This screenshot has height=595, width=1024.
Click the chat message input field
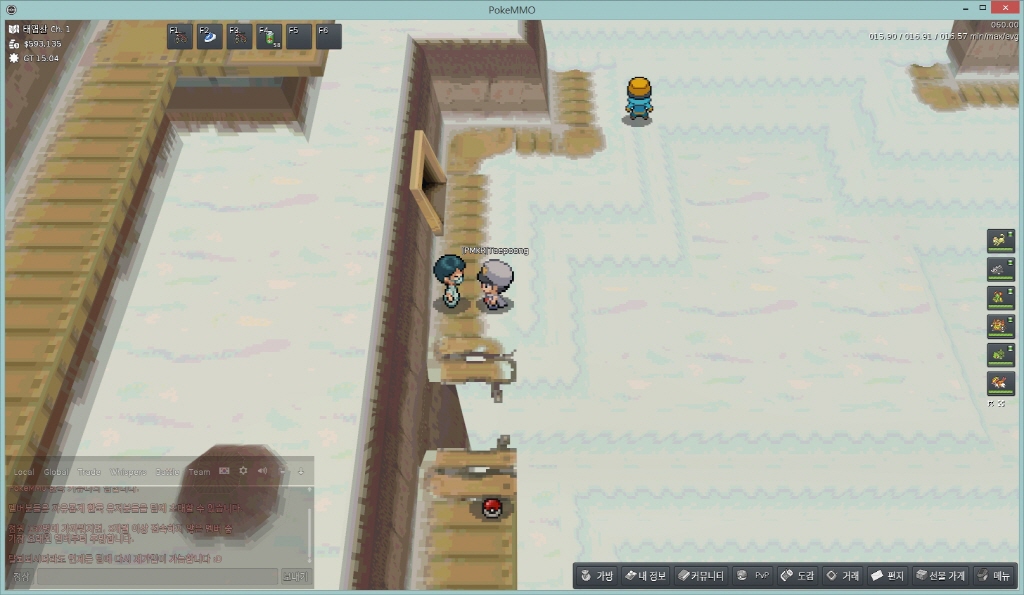(x=156, y=577)
